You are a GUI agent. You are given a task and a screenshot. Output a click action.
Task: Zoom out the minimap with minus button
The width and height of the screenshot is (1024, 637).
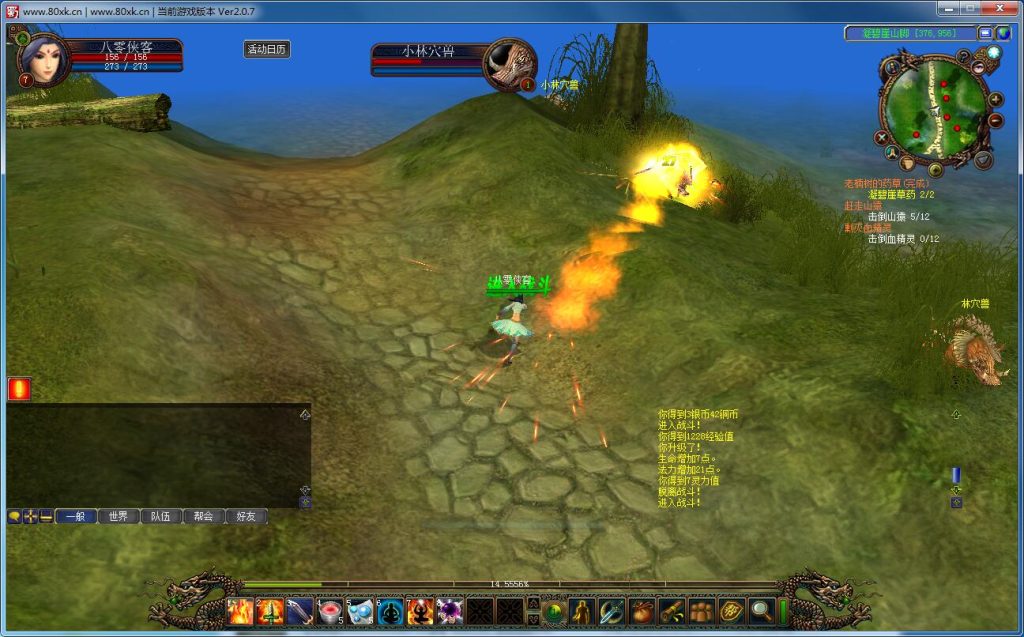pos(995,121)
